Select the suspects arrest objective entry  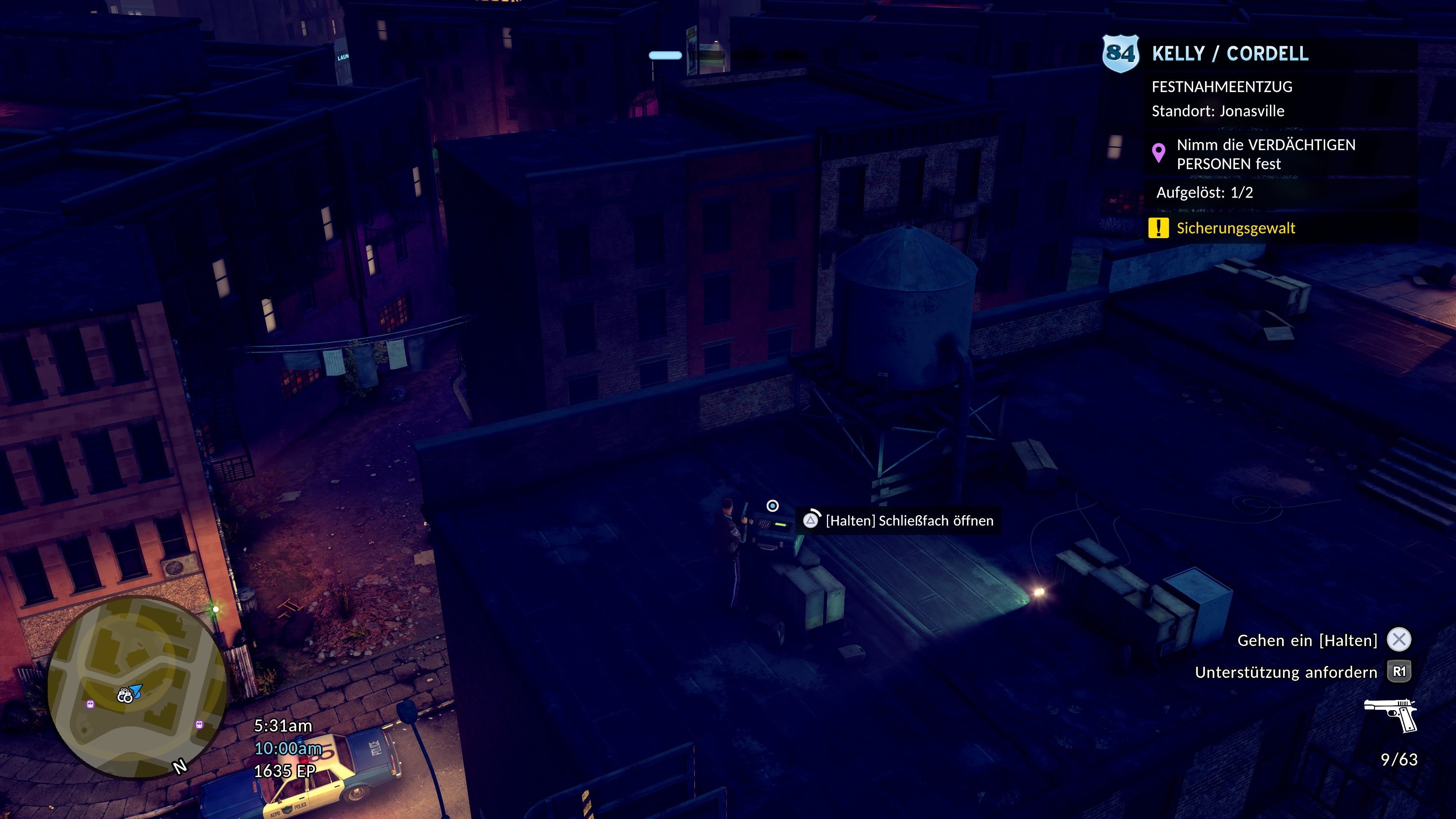click(1265, 154)
